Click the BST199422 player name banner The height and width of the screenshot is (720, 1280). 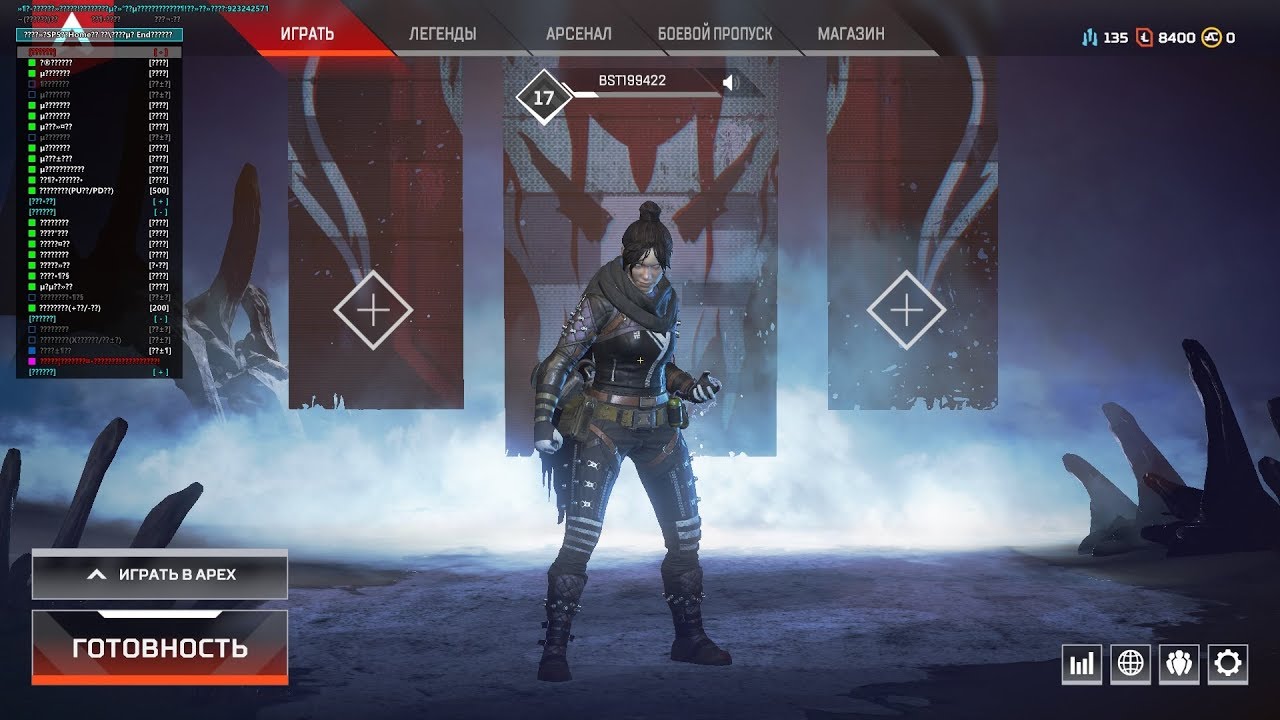point(632,81)
